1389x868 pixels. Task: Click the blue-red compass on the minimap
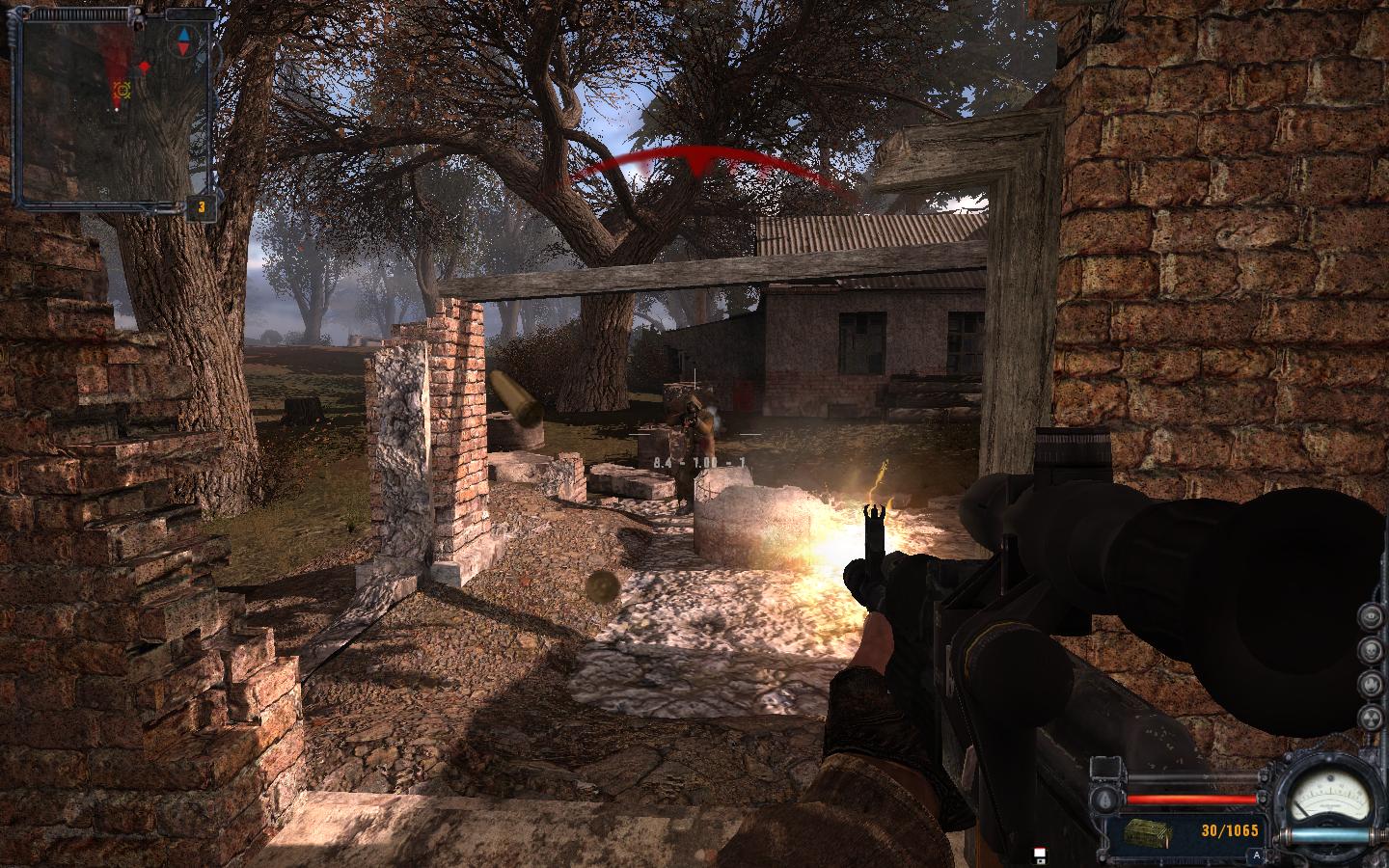pyautogui.click(x=182, y=41)
